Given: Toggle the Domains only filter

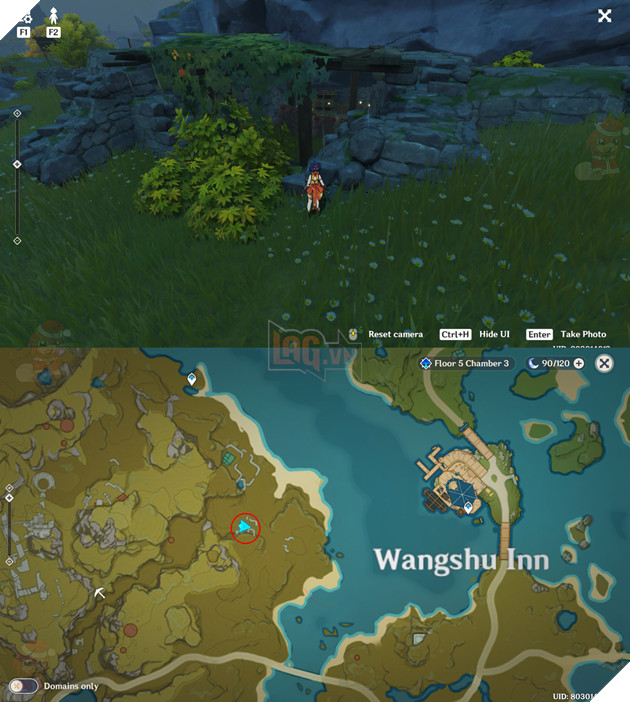Looking at the screenshot, I should click(24, 686).
